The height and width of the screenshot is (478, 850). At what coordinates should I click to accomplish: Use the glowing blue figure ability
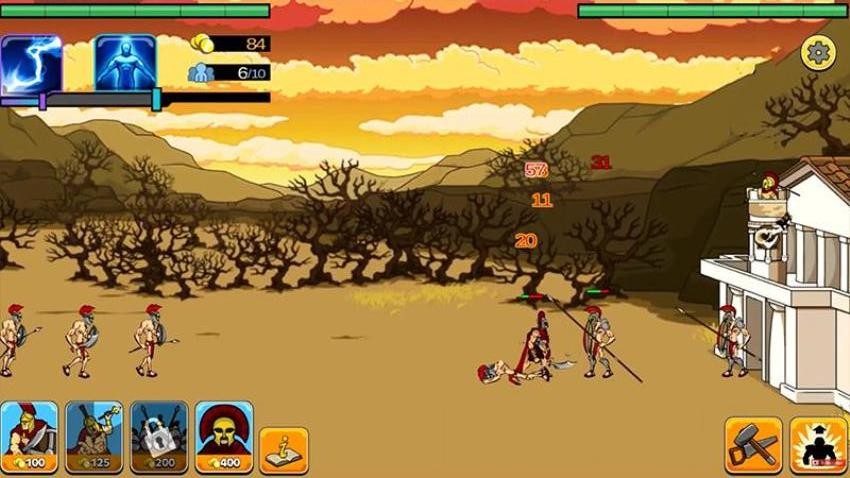pyautogui.click(x=125, y=63)
